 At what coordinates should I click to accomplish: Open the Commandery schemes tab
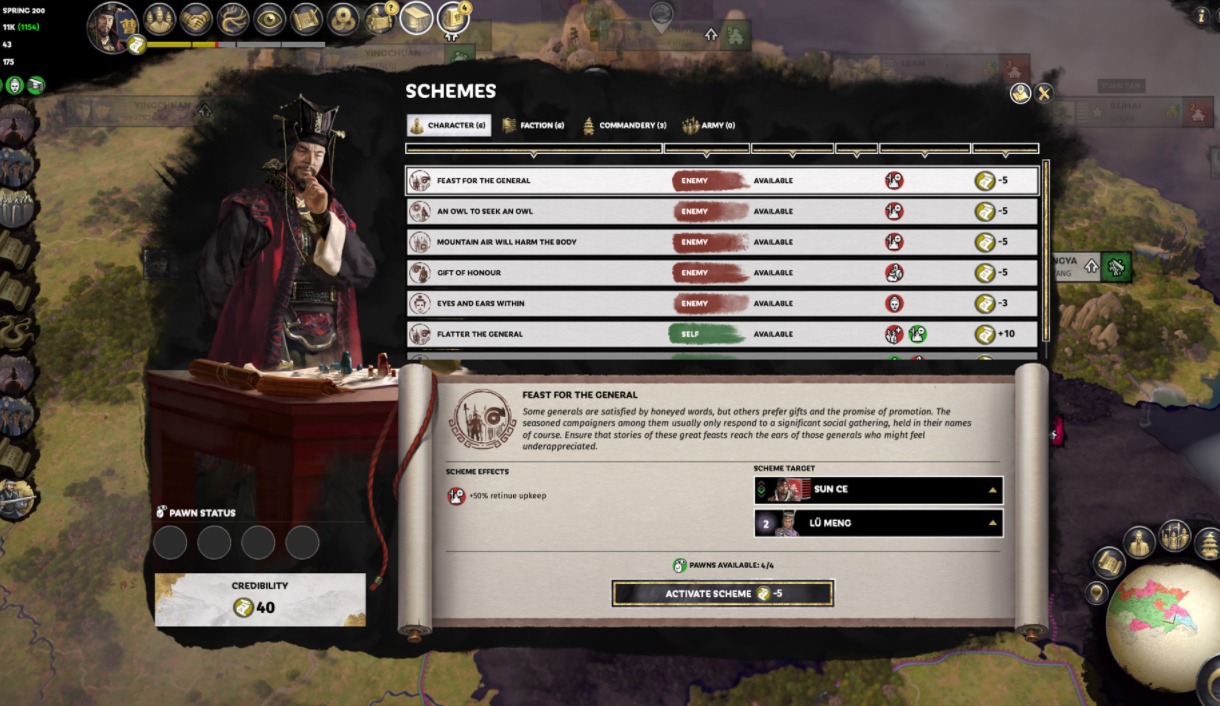[x=624, y=126]
